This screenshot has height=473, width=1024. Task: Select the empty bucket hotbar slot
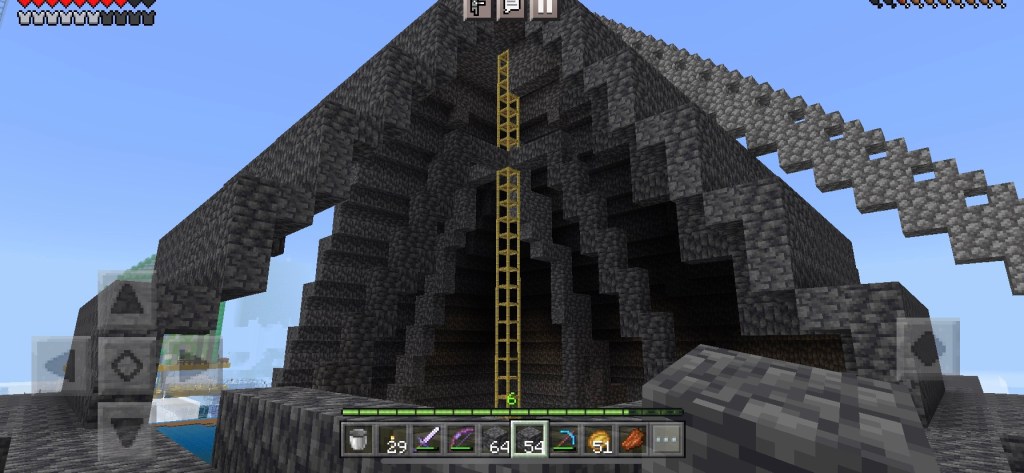(359, 438)
